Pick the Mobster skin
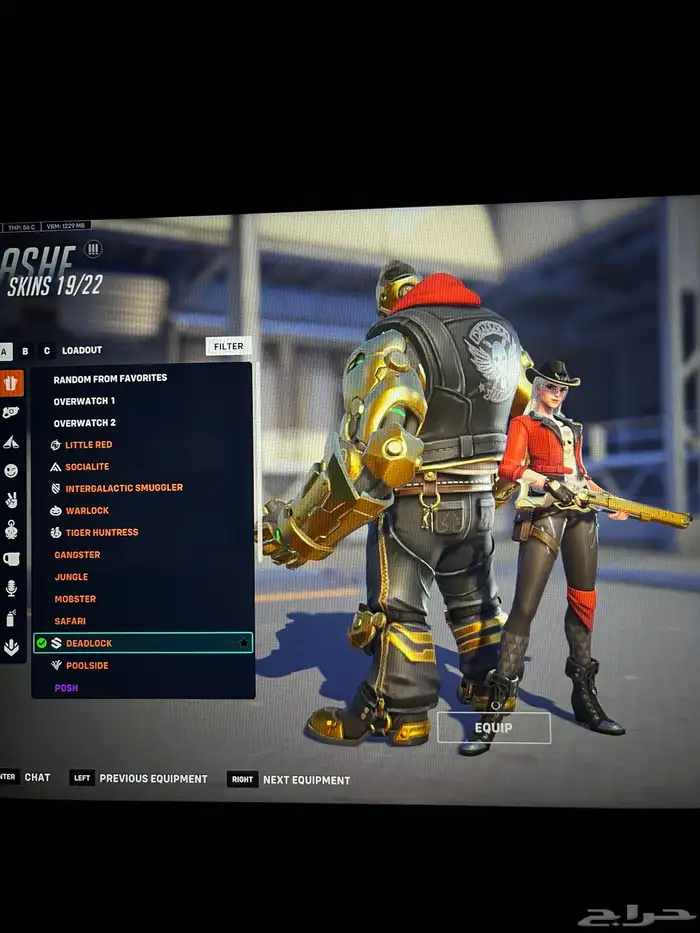 click(75, 599)
